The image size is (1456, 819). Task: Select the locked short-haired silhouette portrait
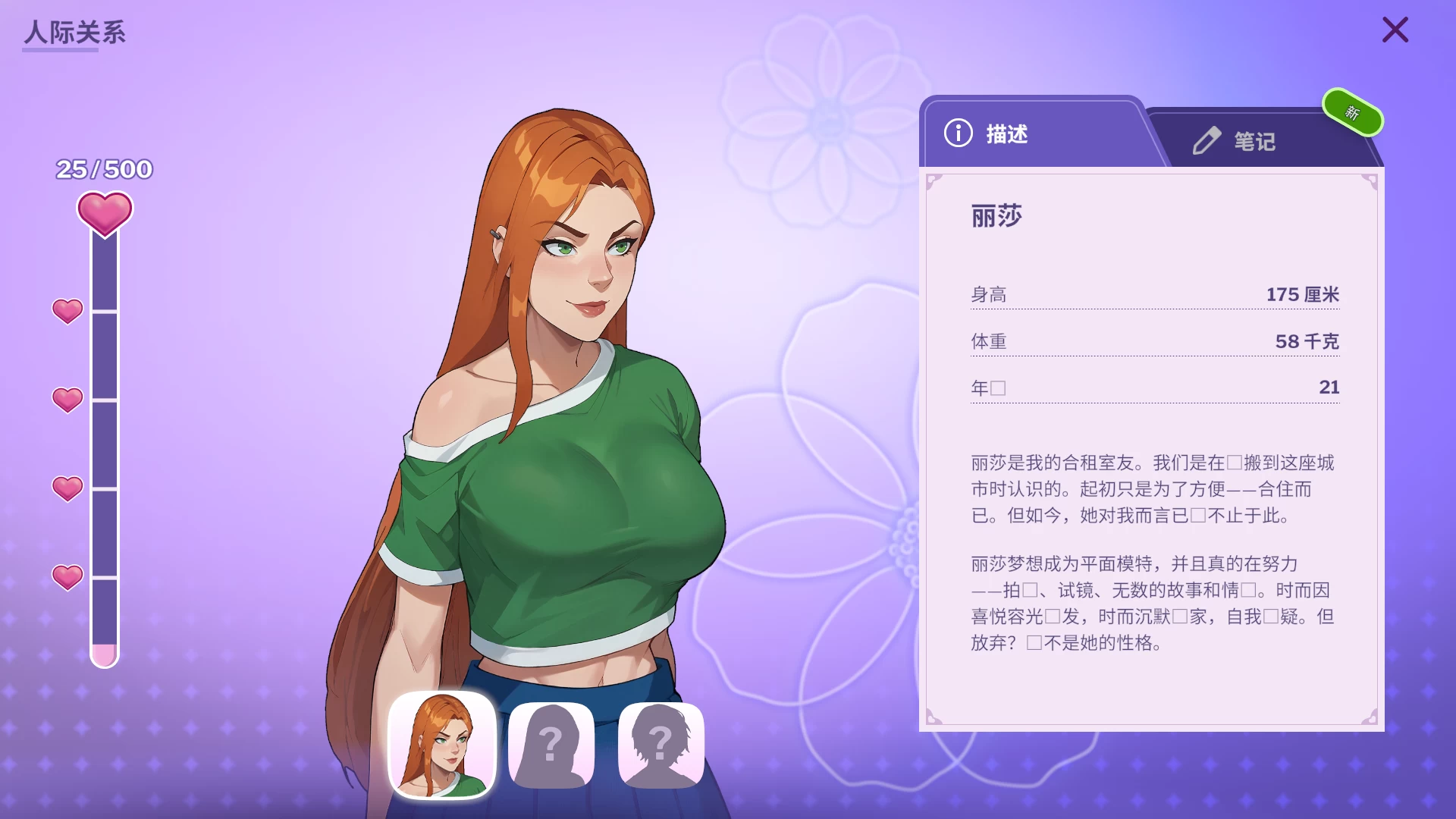pyautogui.click(x=661, y=745)
